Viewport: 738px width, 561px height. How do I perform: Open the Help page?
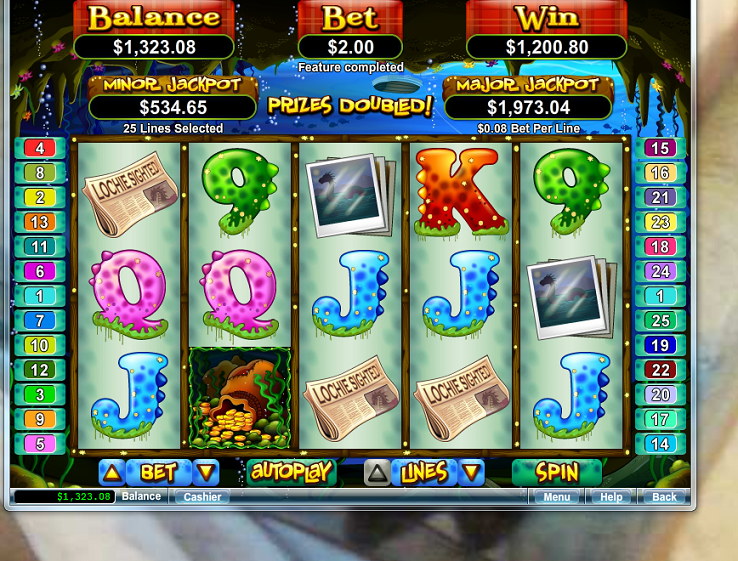611,497
